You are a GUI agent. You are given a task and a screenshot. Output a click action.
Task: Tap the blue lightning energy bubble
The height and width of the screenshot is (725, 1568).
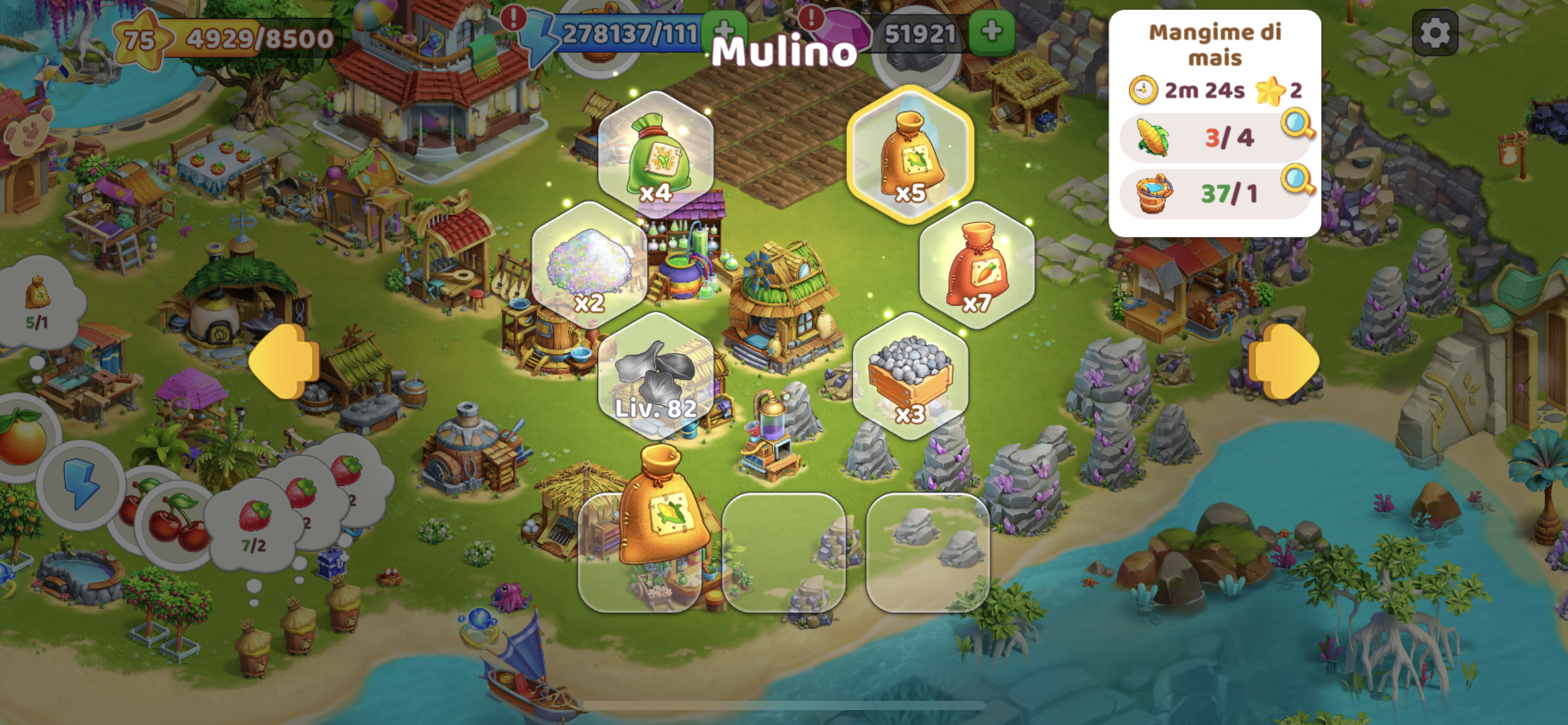tap(81, 485)
